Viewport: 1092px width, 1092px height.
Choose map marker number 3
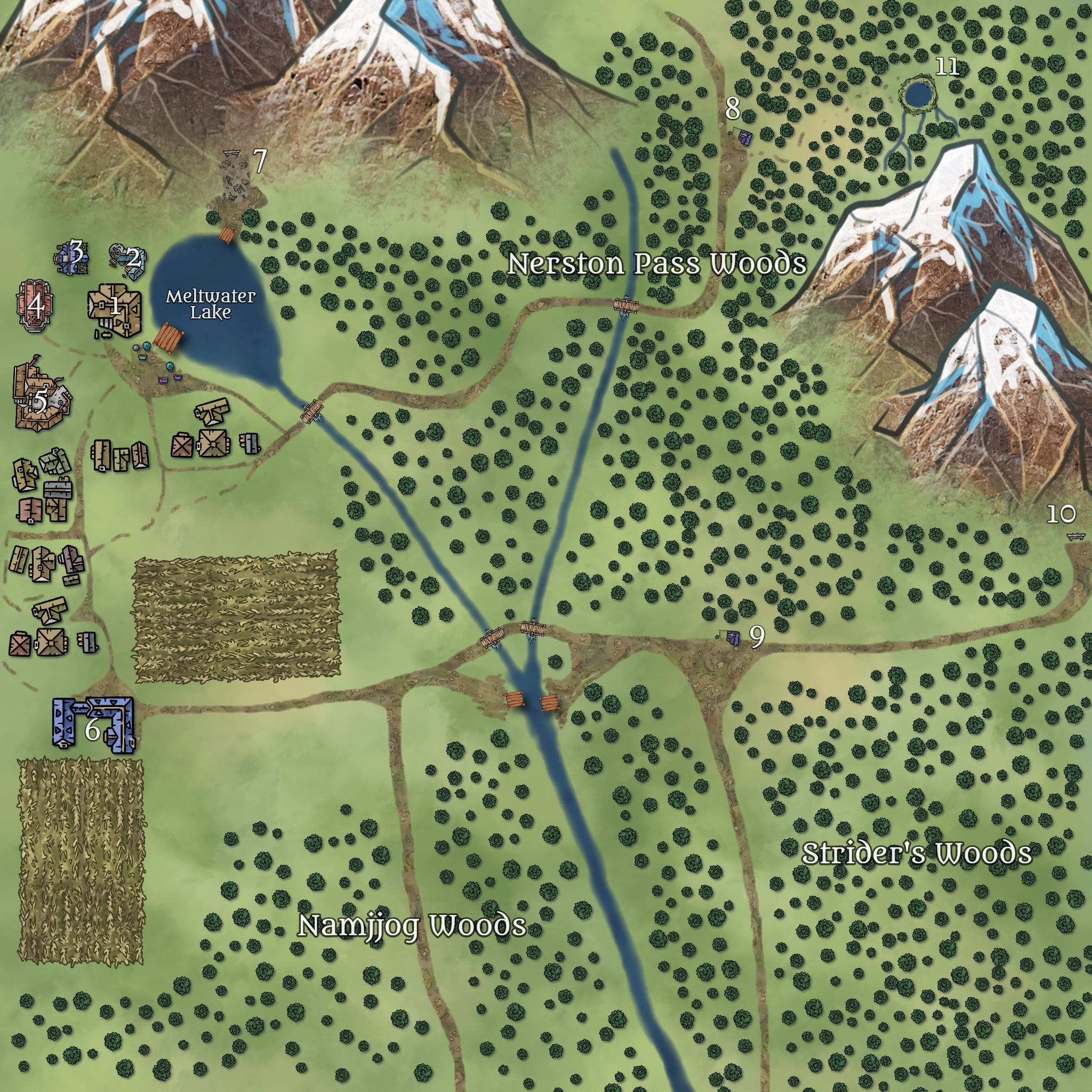[76, 249]
